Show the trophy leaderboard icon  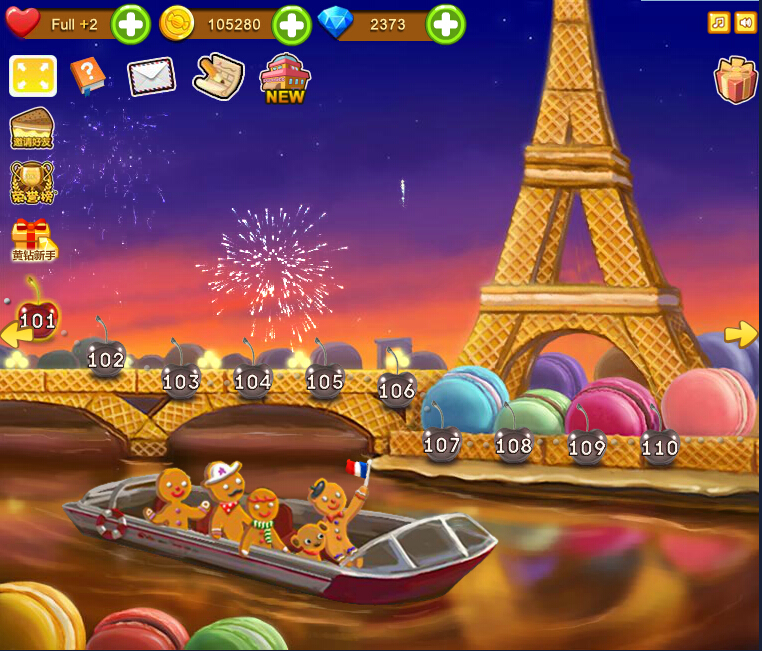(33, 183)
